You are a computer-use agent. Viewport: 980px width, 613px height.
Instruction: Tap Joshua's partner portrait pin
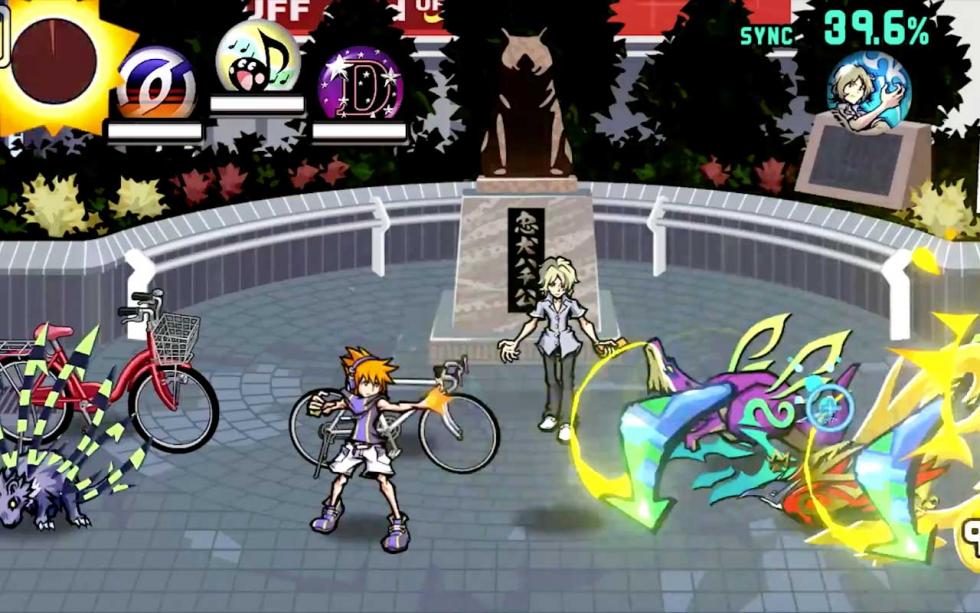click(868, 91)
